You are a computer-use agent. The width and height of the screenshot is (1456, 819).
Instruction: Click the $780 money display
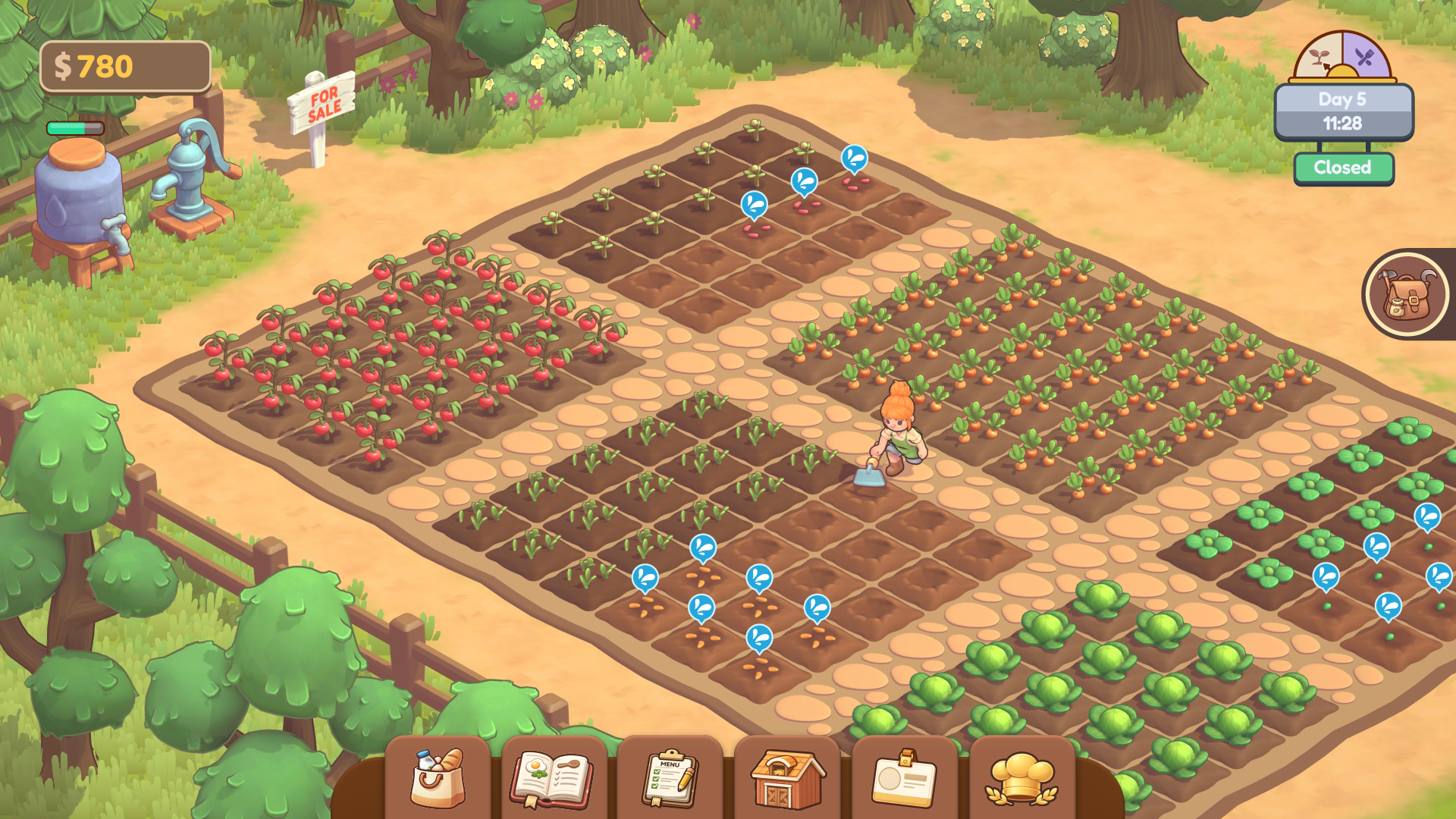(x=125, y=67)
